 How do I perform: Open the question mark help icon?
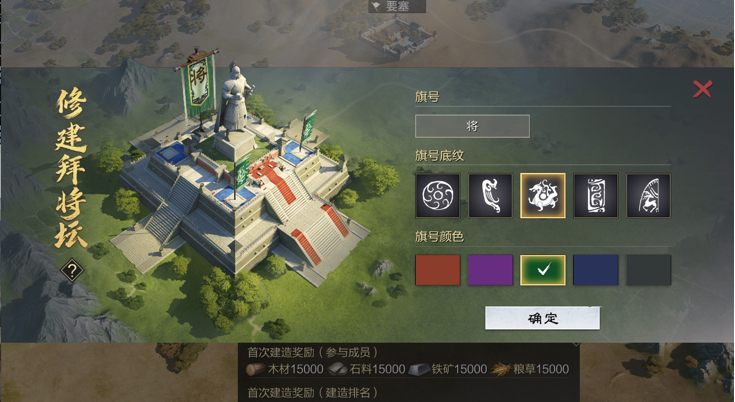point(72,269)
